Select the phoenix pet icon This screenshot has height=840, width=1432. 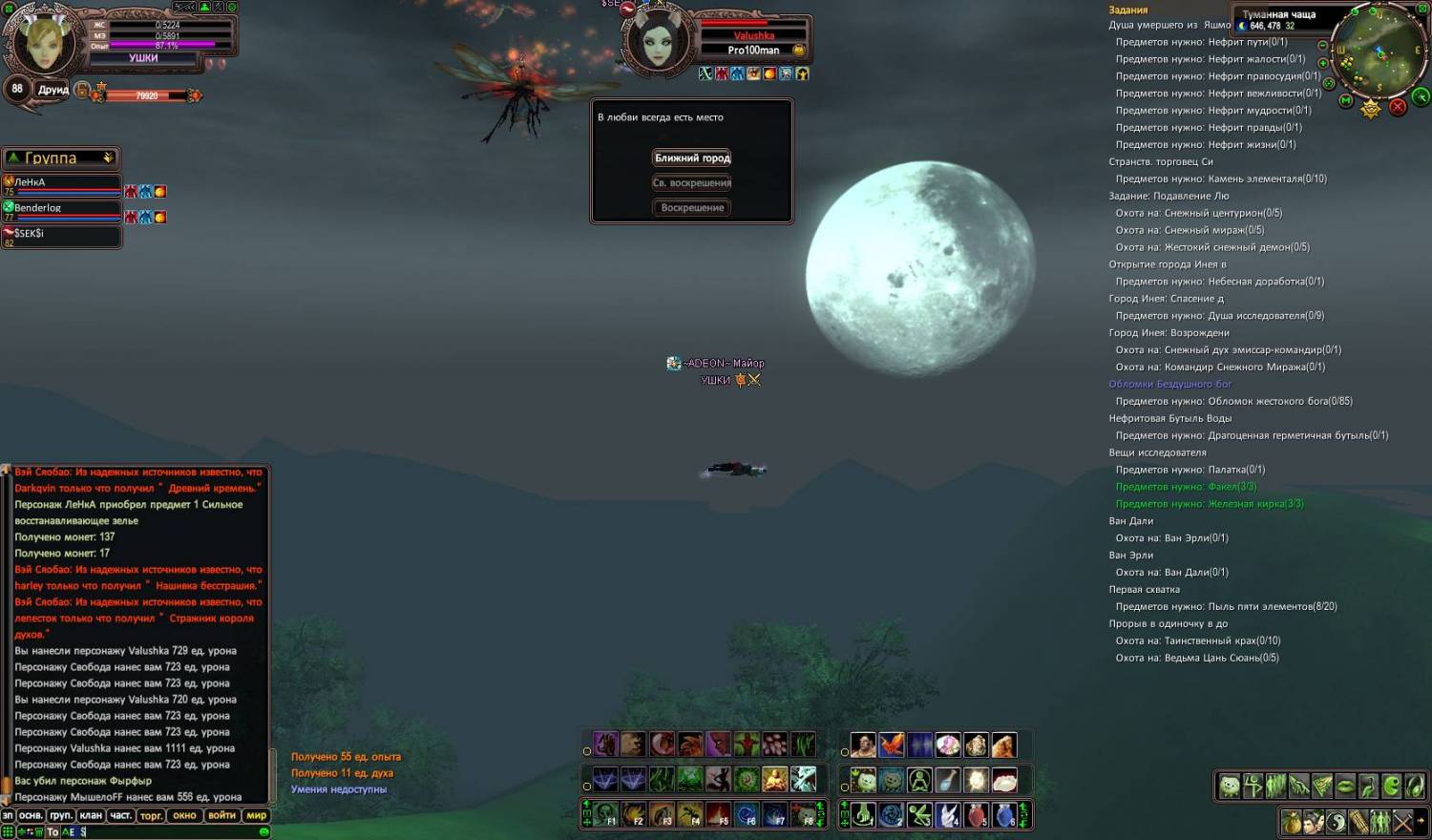coord(891,745)
